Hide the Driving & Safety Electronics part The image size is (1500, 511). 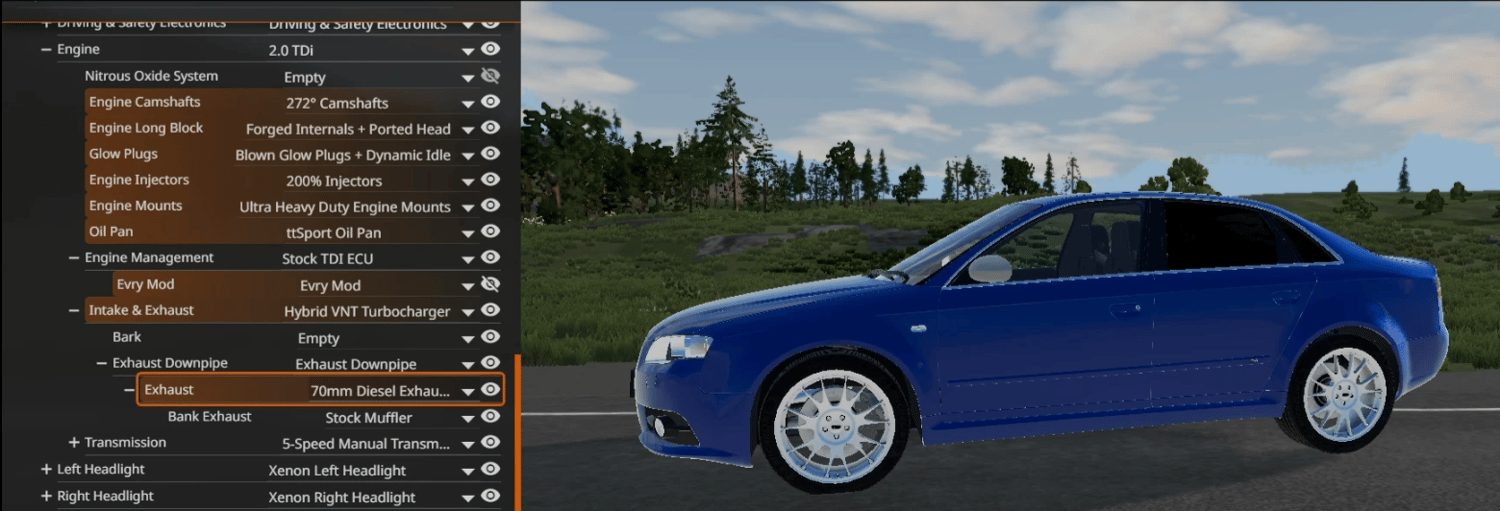pyautogui.click(x=490, y=22)
